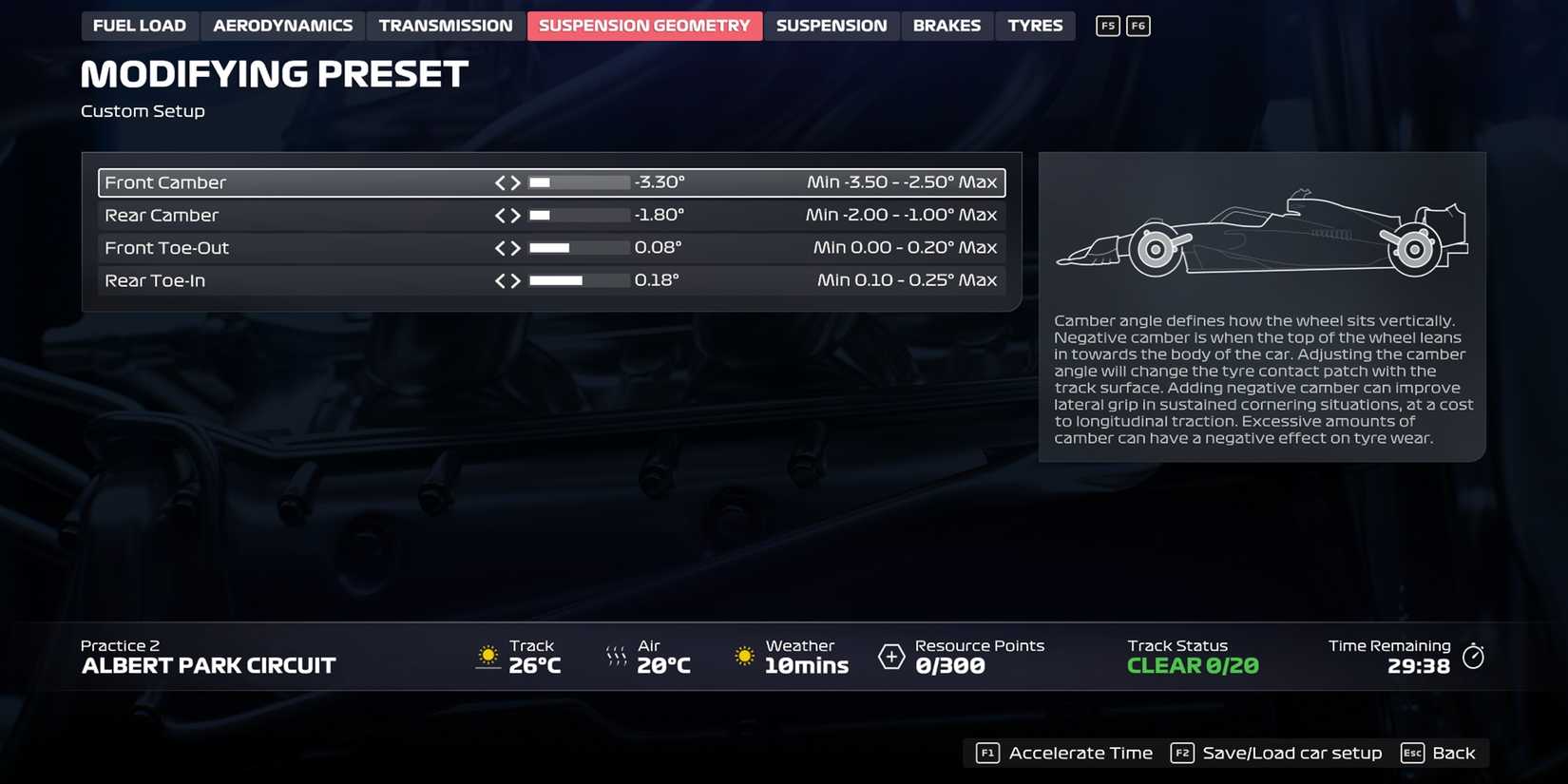Increase Rear Toe-In with the right arrow
Viewport: 1568px width, 784px height.
click(x=516, y=280)
